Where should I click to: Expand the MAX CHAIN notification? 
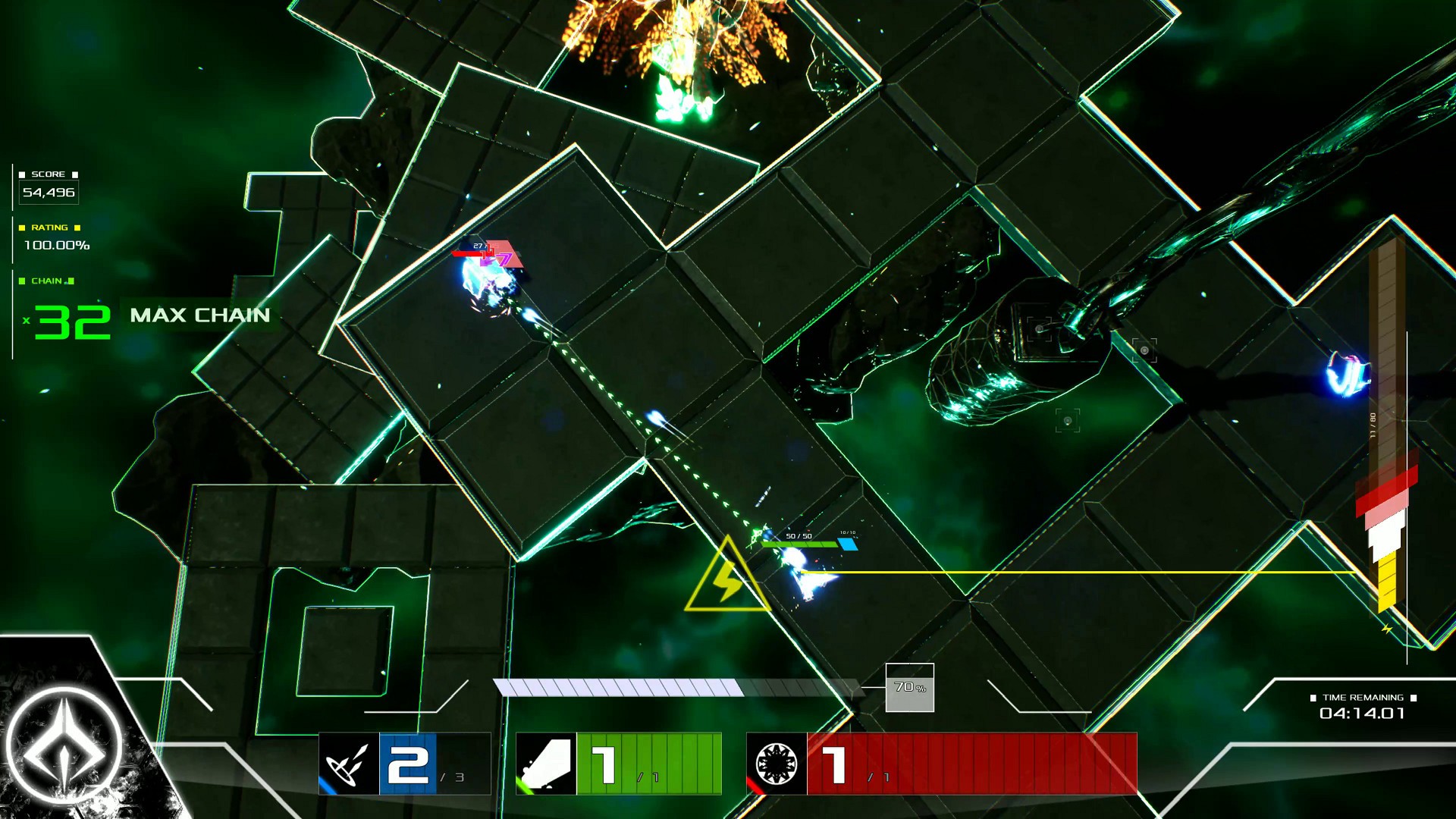coord(201,316)
